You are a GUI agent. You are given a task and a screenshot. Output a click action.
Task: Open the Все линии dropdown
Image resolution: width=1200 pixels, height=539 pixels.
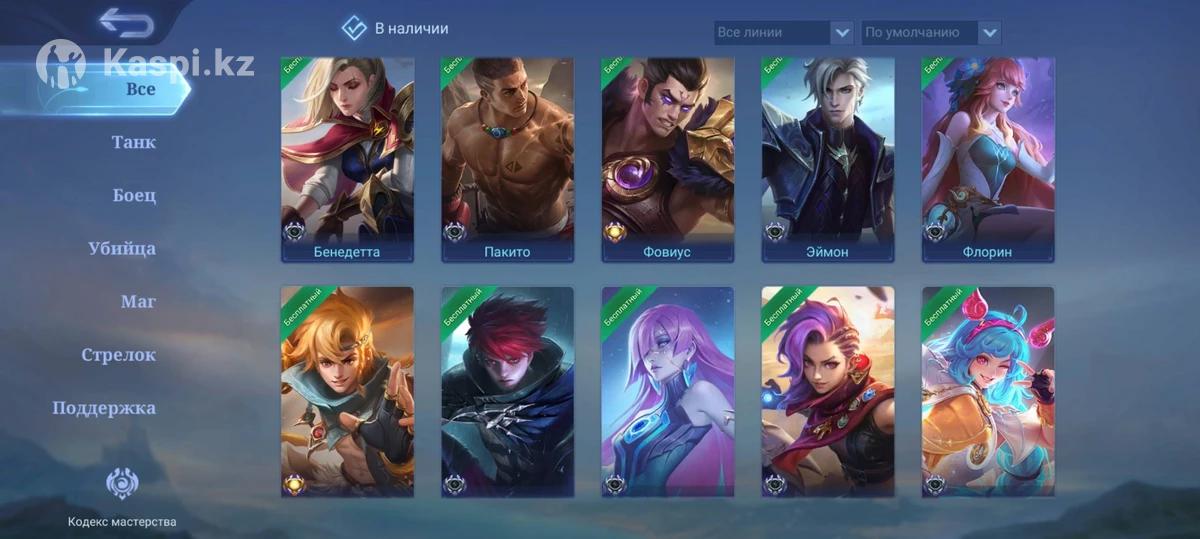(784, 33)
